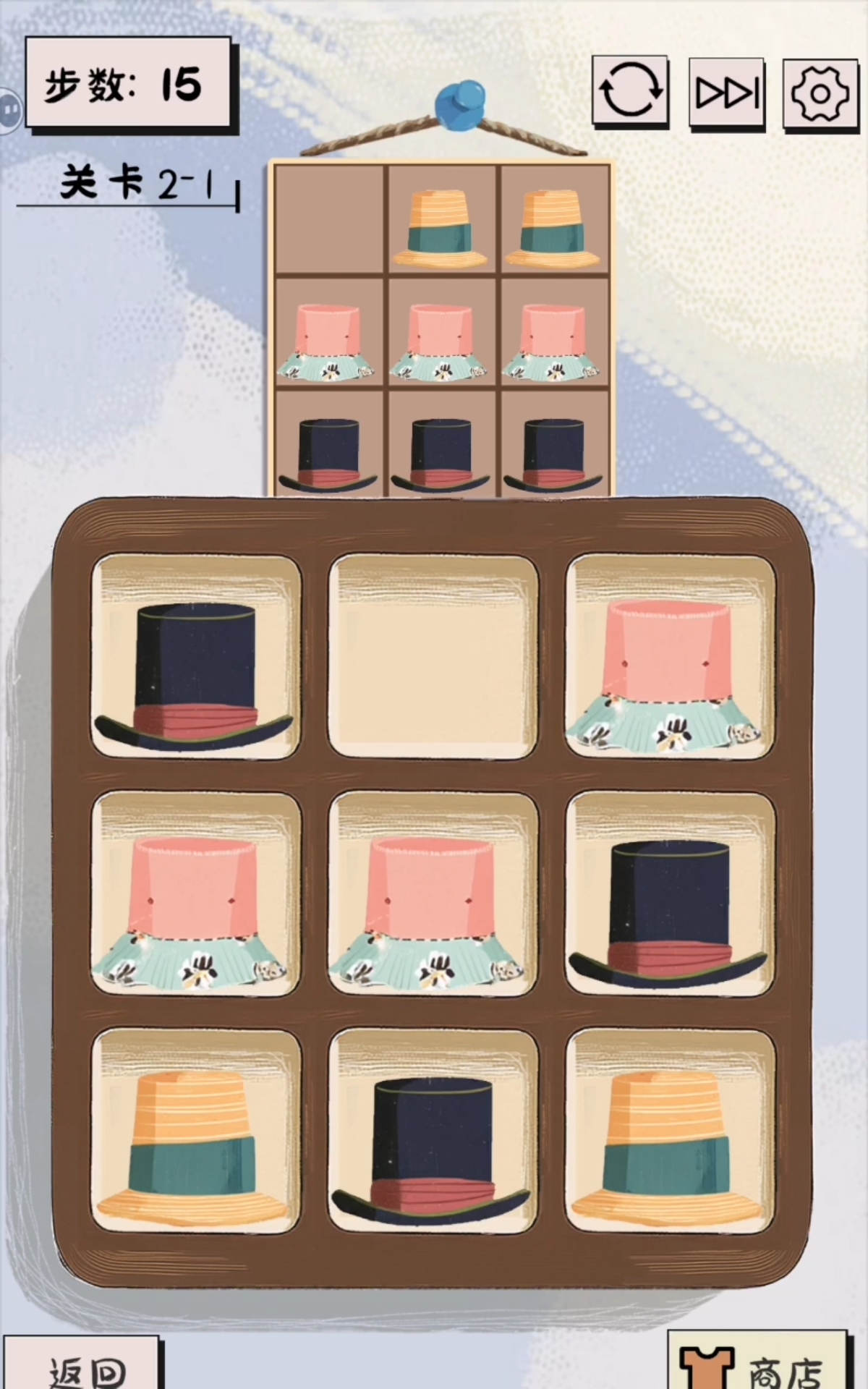Restart the level with the circular arrows button

pyautogui.click(x=629, y=91)
